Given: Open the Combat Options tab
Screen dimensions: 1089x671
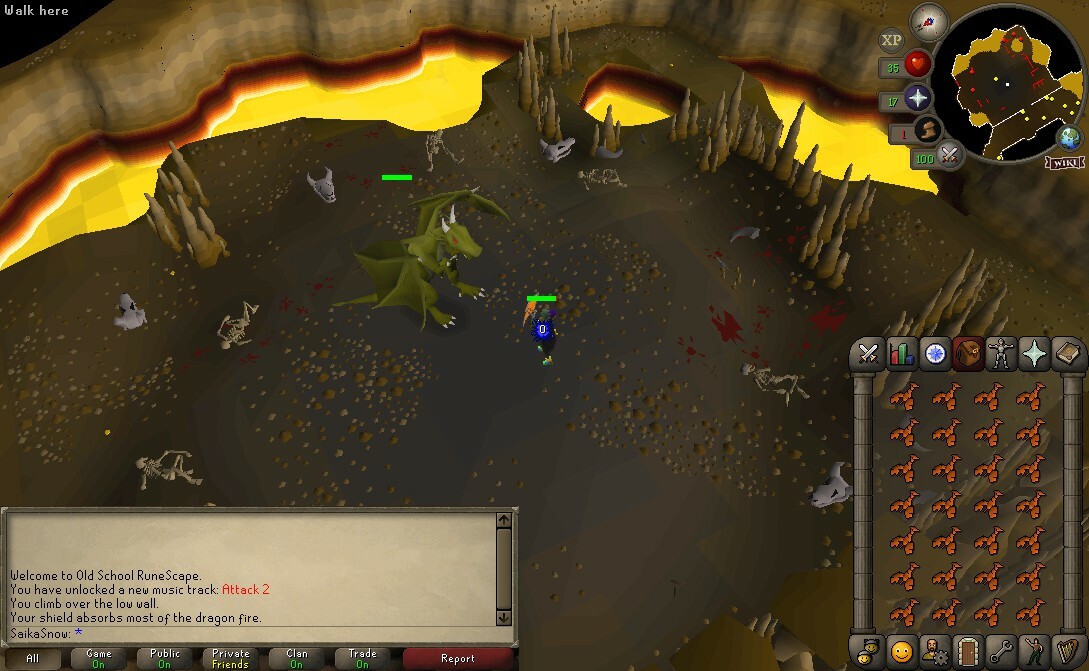Looking at the screenshot, I should pos(867,355).
